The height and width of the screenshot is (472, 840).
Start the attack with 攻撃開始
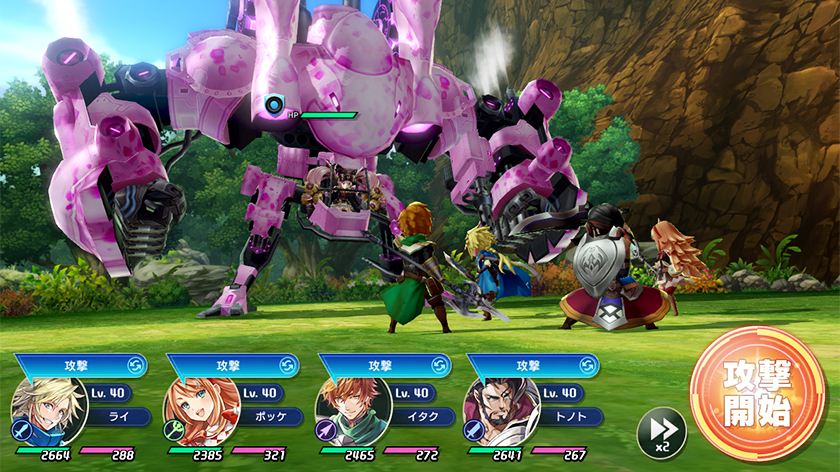point(758,392)
